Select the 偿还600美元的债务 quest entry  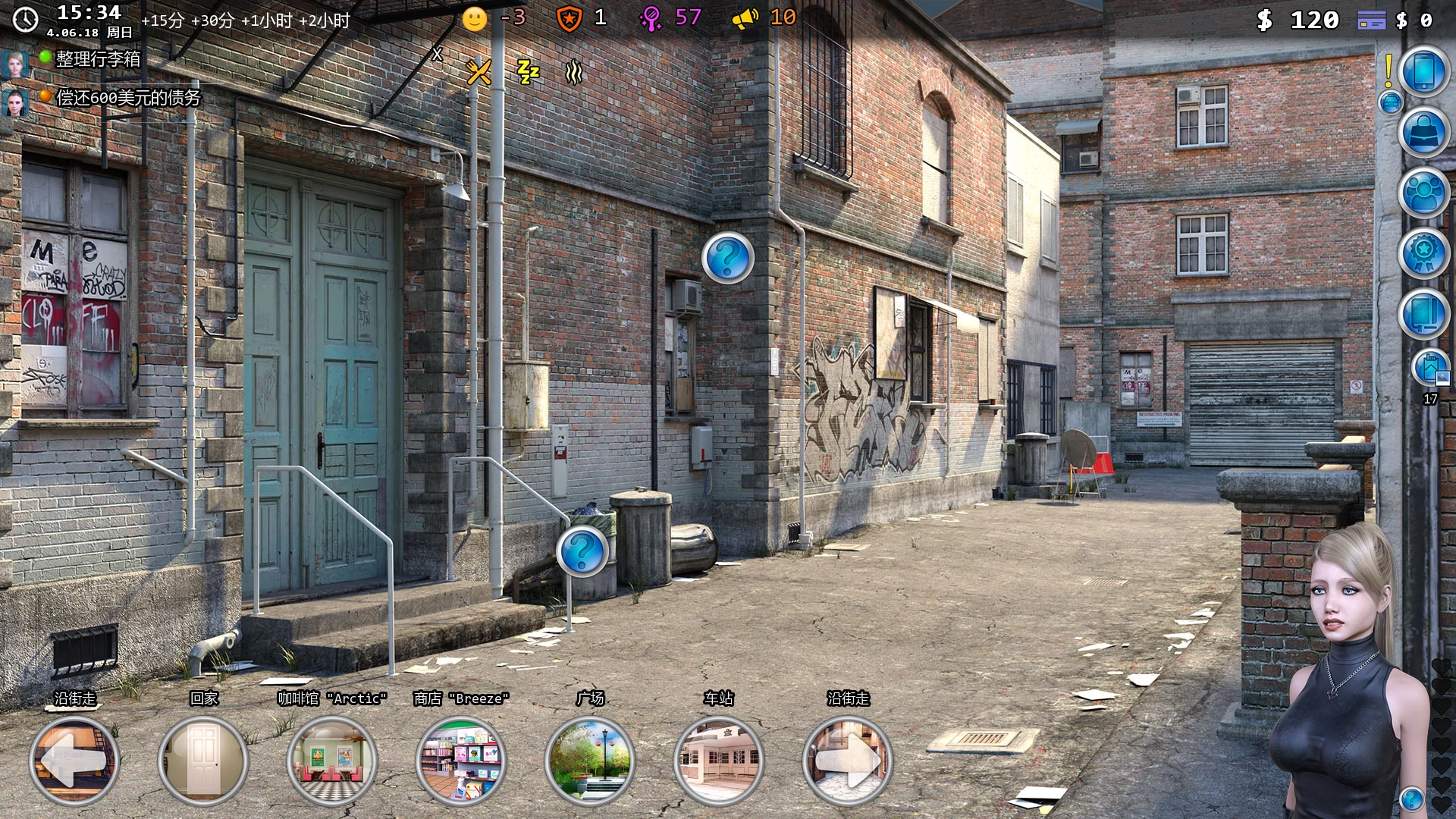(127, 98)
